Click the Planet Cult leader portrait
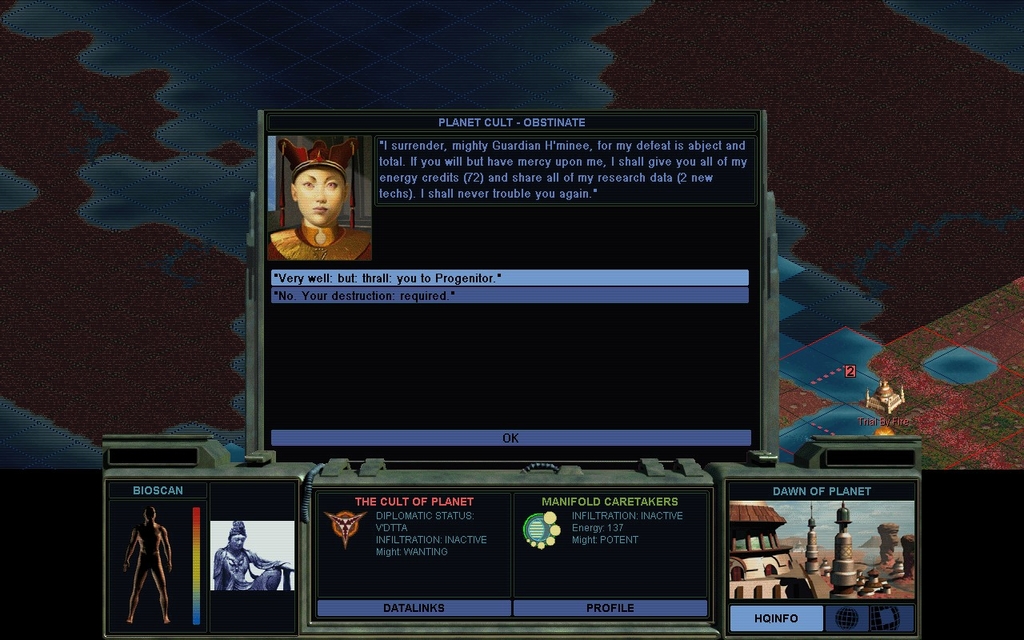This screenshot has height=640, width=1024. 319,198
